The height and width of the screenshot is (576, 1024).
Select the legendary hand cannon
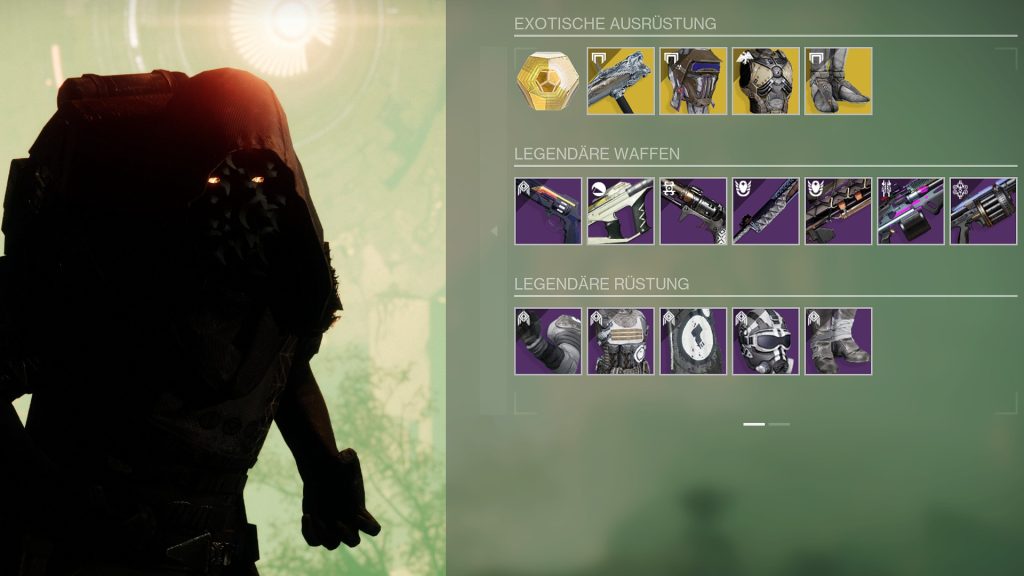[x=548, y=211]
